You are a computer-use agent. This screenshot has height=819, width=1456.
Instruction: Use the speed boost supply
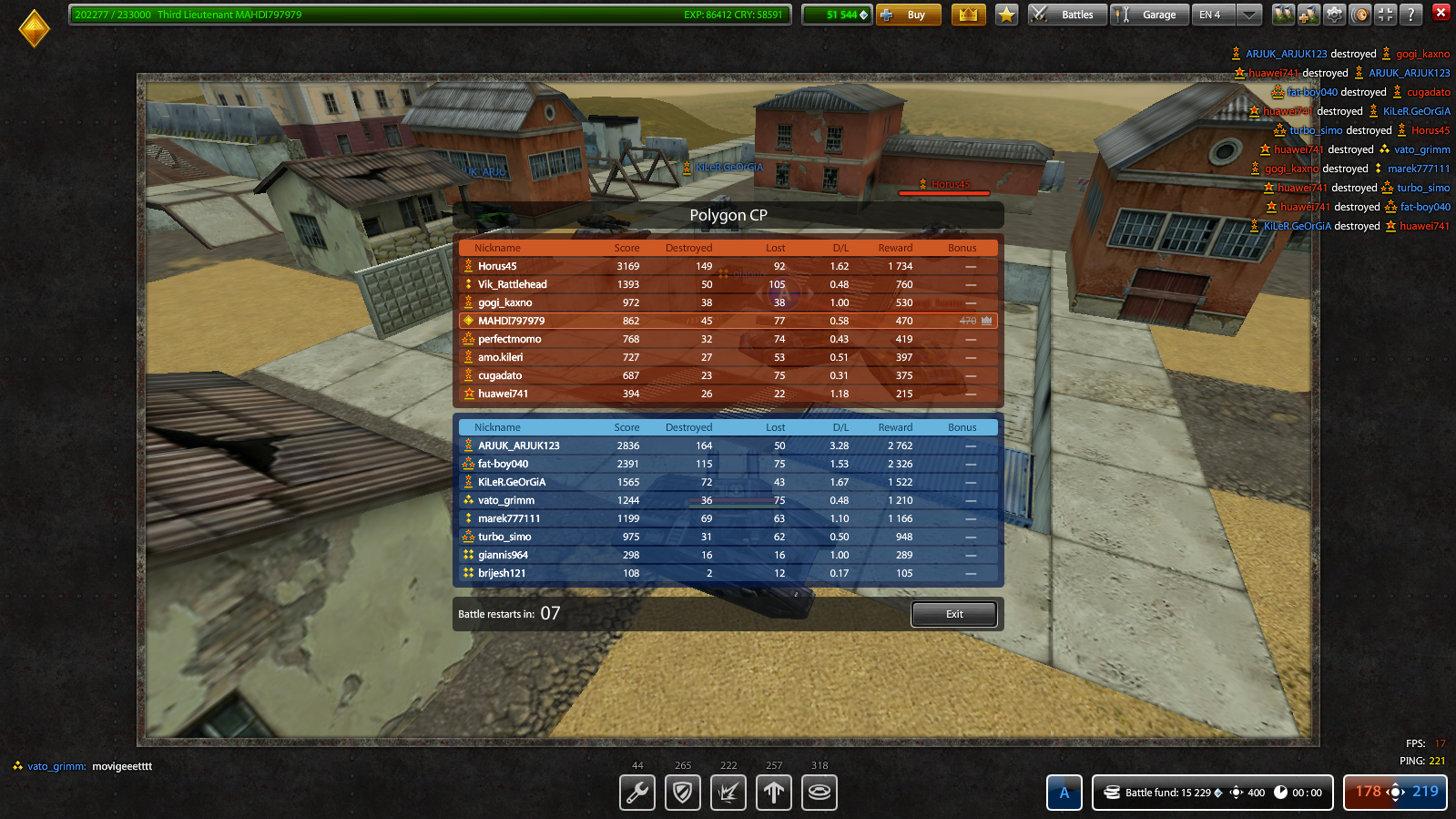tap(773, 793)
